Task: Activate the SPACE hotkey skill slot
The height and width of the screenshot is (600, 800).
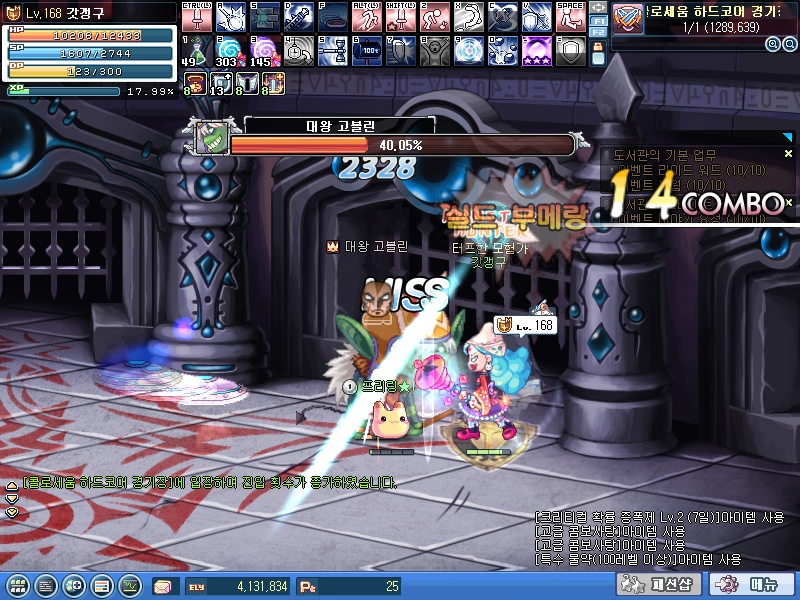Action: point(570,16)
